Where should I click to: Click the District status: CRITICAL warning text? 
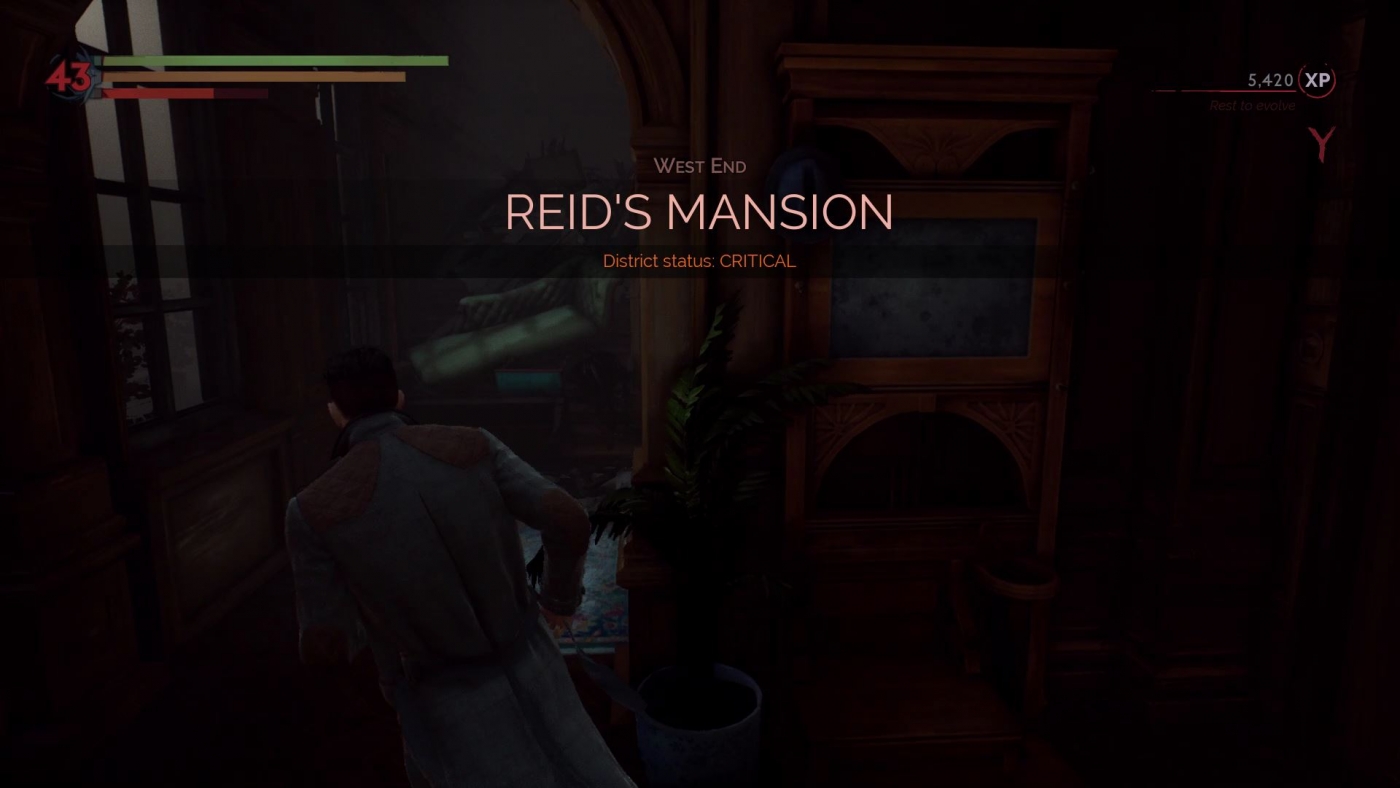[700, 260]
